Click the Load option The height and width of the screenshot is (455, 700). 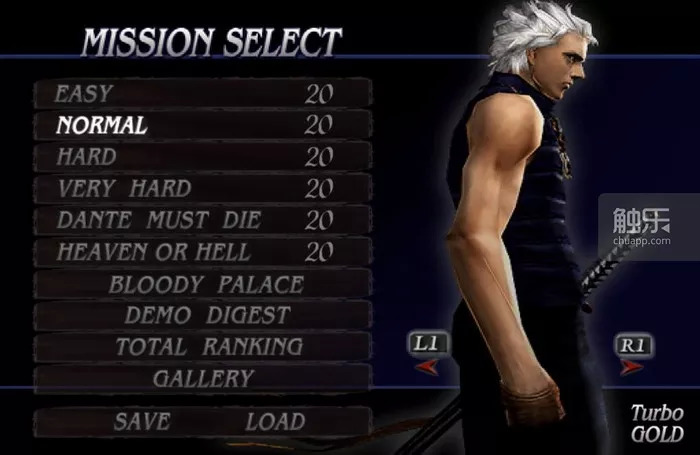click(x=275, y=421)
